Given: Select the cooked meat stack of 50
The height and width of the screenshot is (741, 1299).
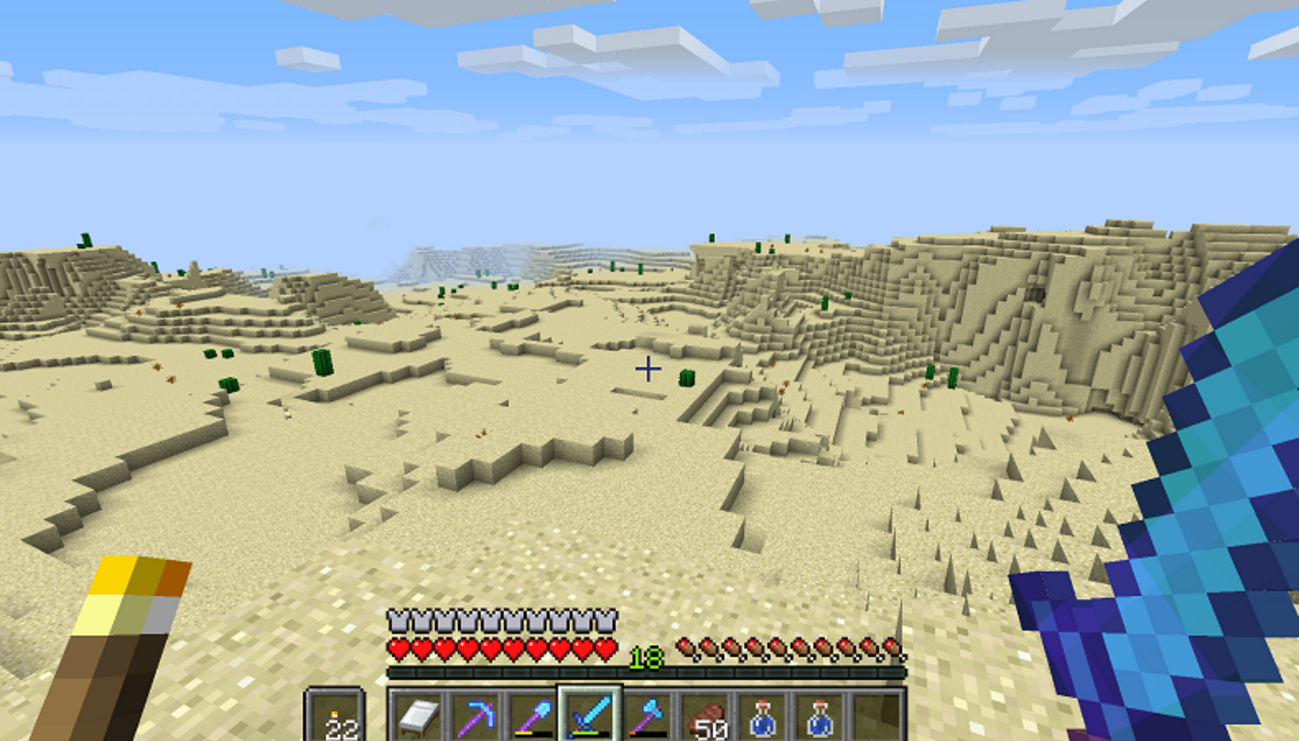Looking at the screenshot, I should [705, 717].
